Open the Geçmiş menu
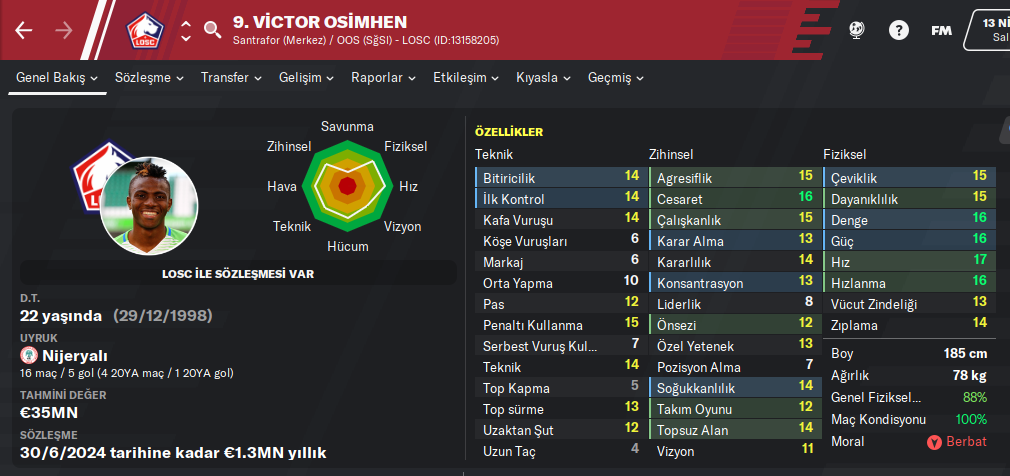The height and width of the screenshot is (476, 1010). pyautogui.click(x=616, y=77)
